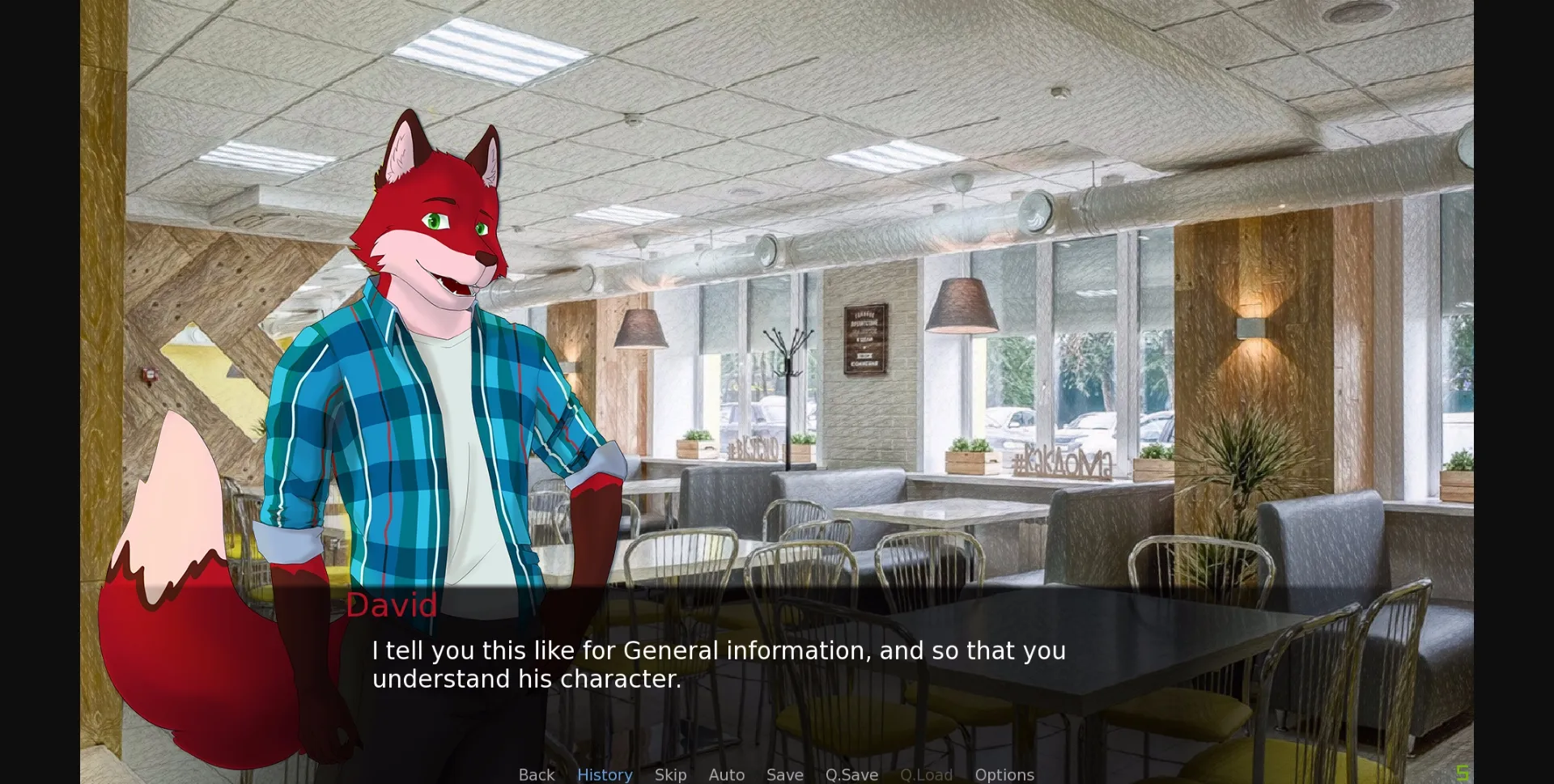The height and width of the screenshot is (784, 1554).
Task: Rewind dialogue using Back
Action: click(x=536, y=774)
